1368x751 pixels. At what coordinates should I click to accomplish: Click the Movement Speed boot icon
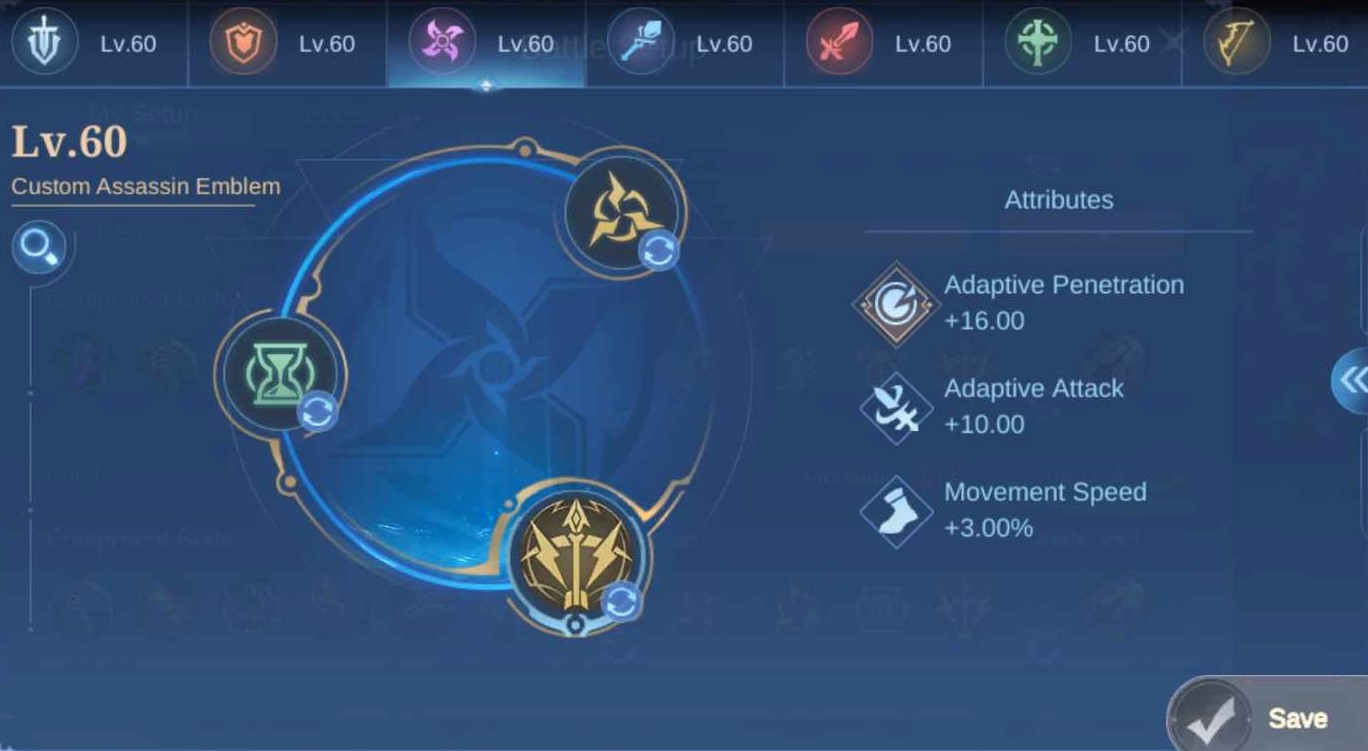pyautogui.click(x=895, y=508)
